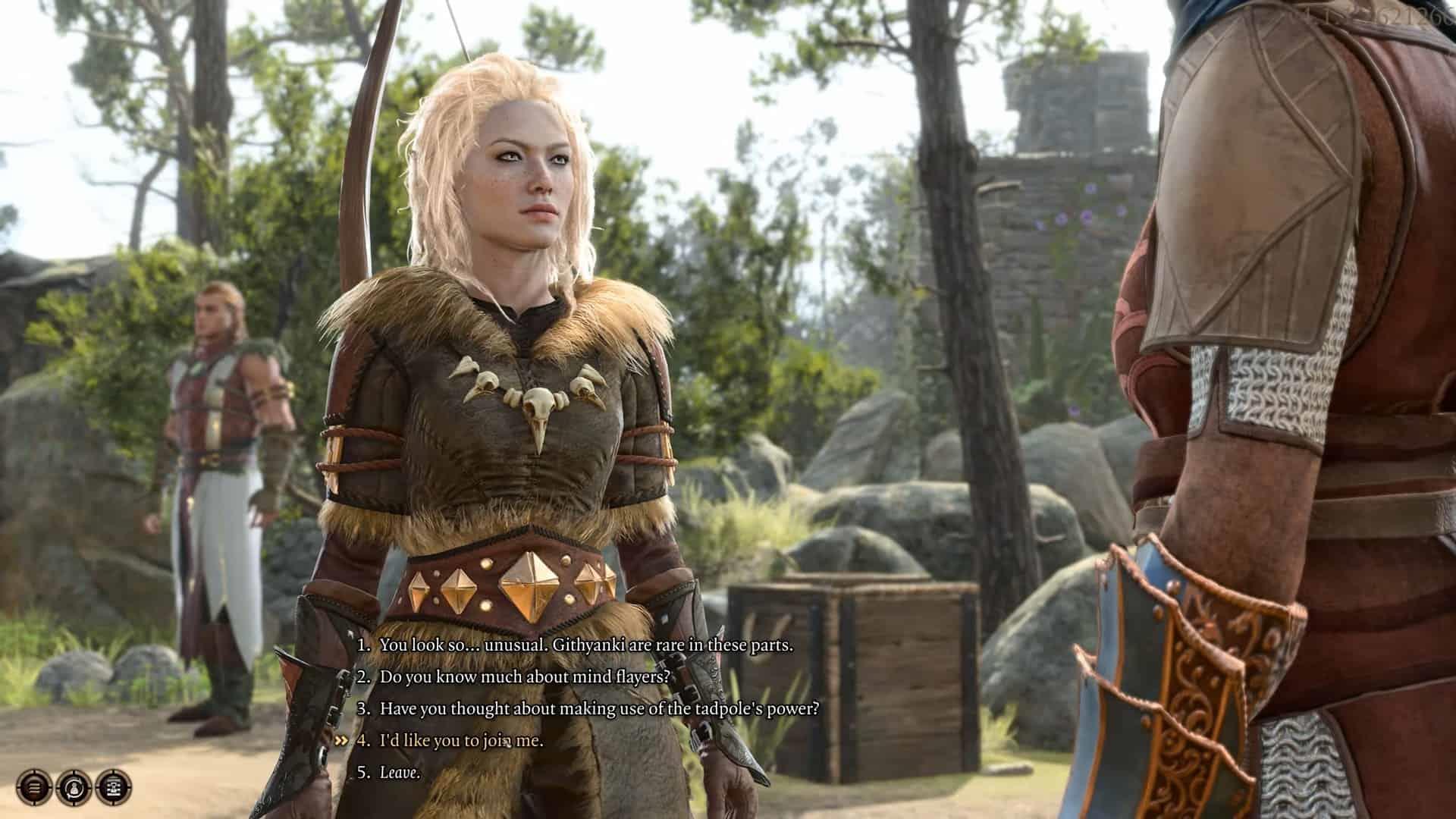Click the character swap circular-arrows icon
The width and height of the screenshot is (1456, 819).
74,786
